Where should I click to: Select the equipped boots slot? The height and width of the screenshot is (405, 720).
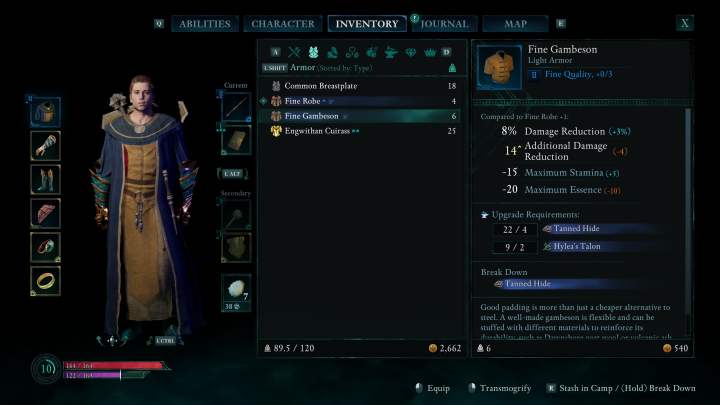coord(46,179)
